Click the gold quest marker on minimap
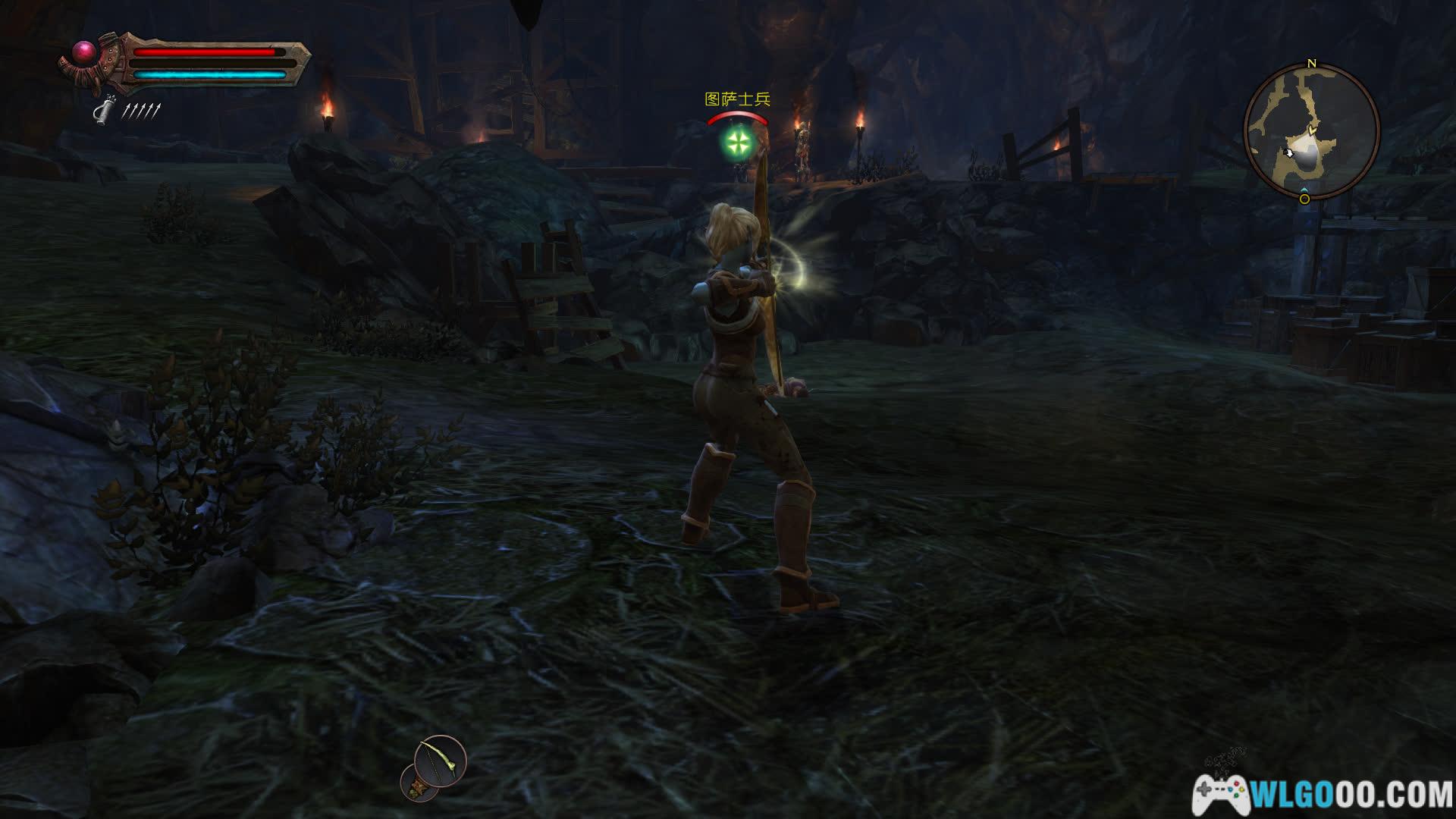Viewport: 1456px width, 819px height. click(x=1304, y=199)
